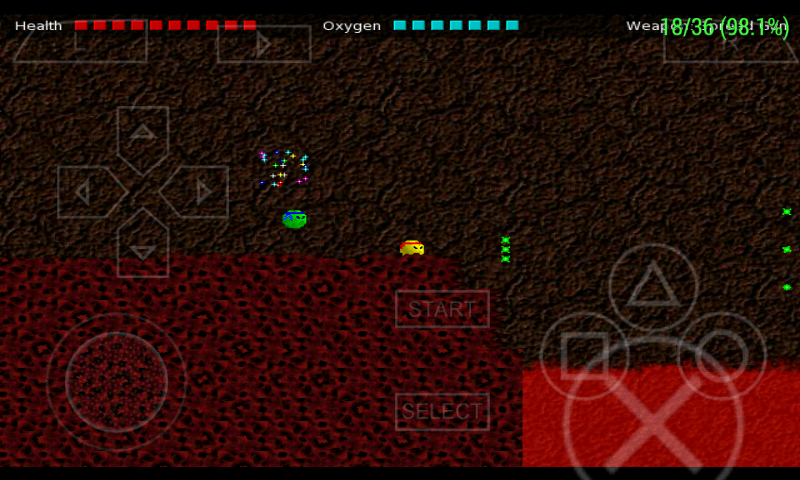Tap the triangle action button

[653, 288]
